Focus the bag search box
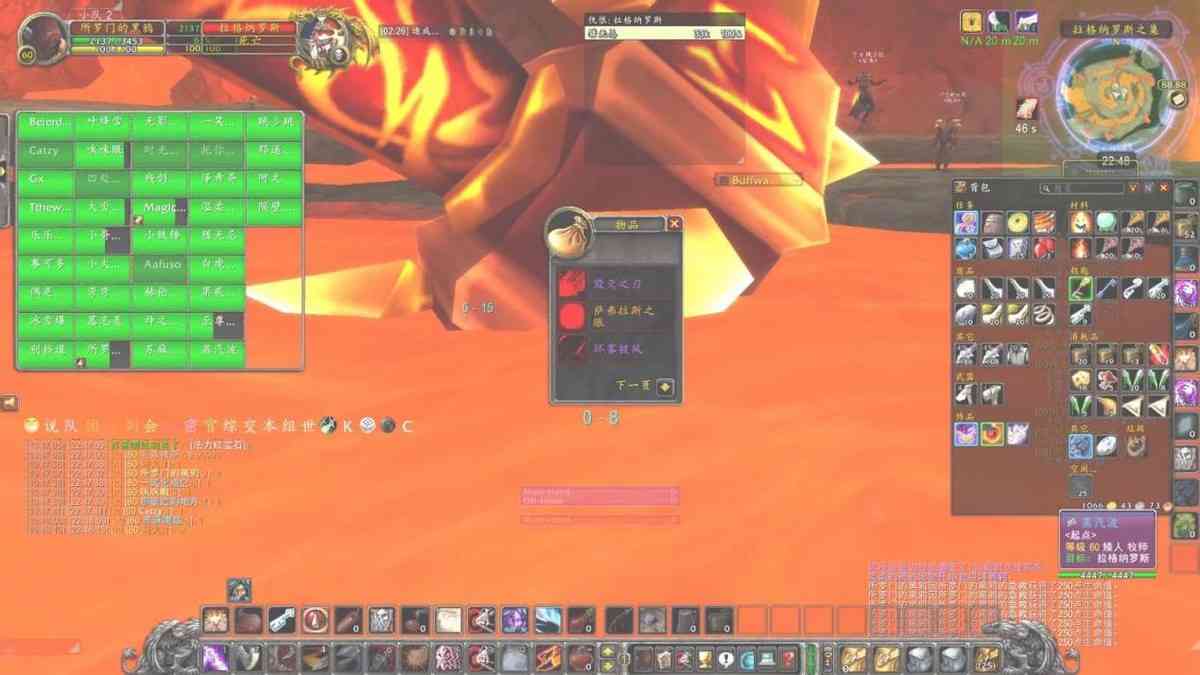This screenshot has width=1200, height=675. (x=1084, y=187)
